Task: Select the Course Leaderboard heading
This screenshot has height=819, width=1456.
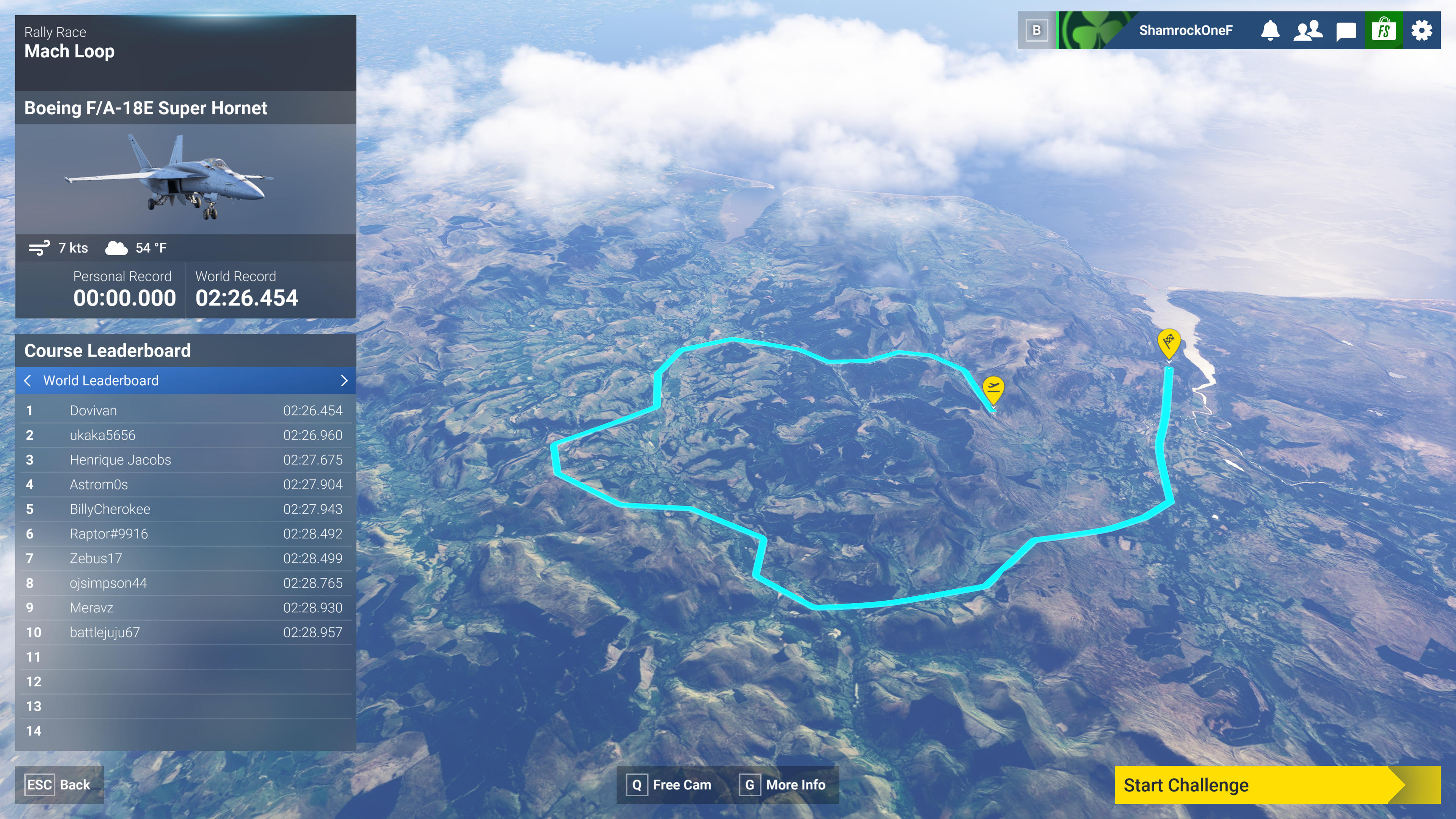Action: [107, 350]
